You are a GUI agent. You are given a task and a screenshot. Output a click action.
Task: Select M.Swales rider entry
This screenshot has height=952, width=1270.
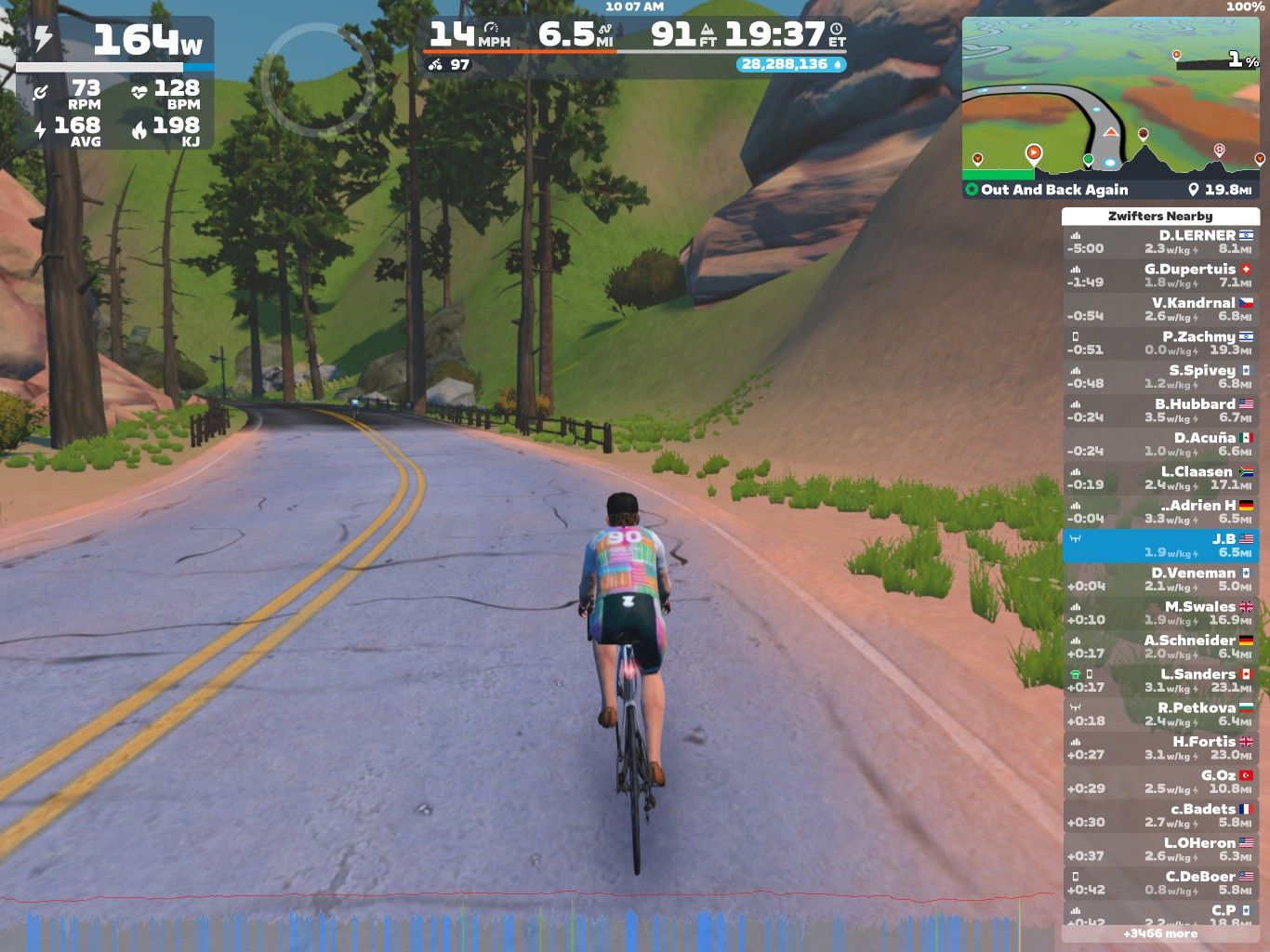(x=1159, y=613)
